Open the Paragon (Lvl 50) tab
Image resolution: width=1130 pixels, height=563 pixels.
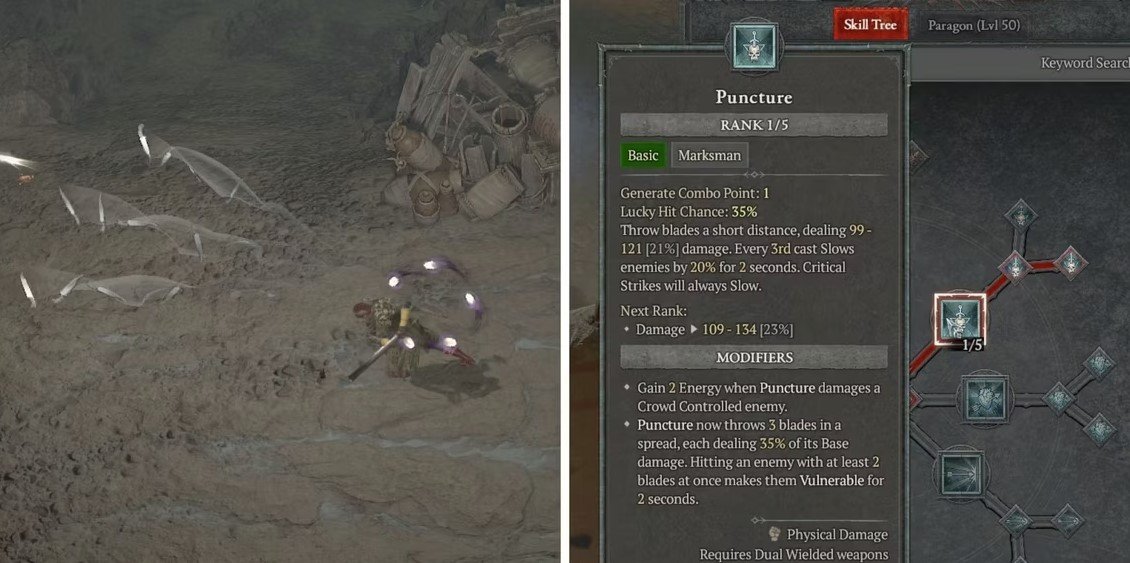click(x=973, y=25)
